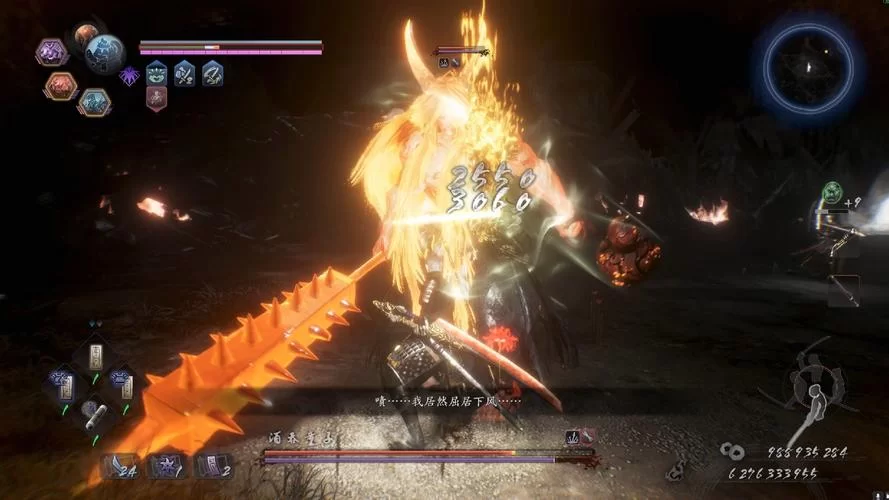Use the right glowing talisman shortcut item

click(x=122, y=381)
